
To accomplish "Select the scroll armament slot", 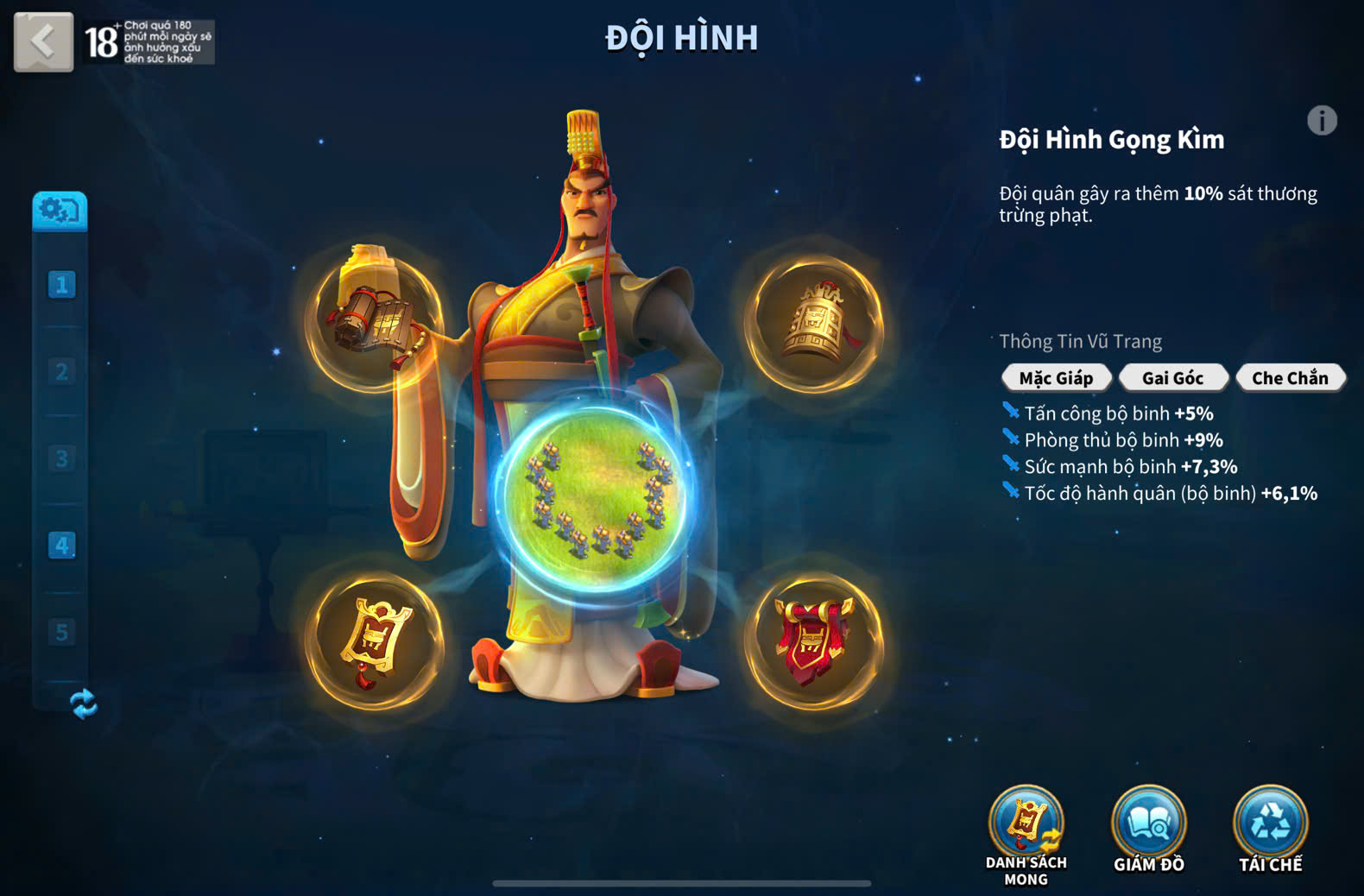I will coord(375,319).
